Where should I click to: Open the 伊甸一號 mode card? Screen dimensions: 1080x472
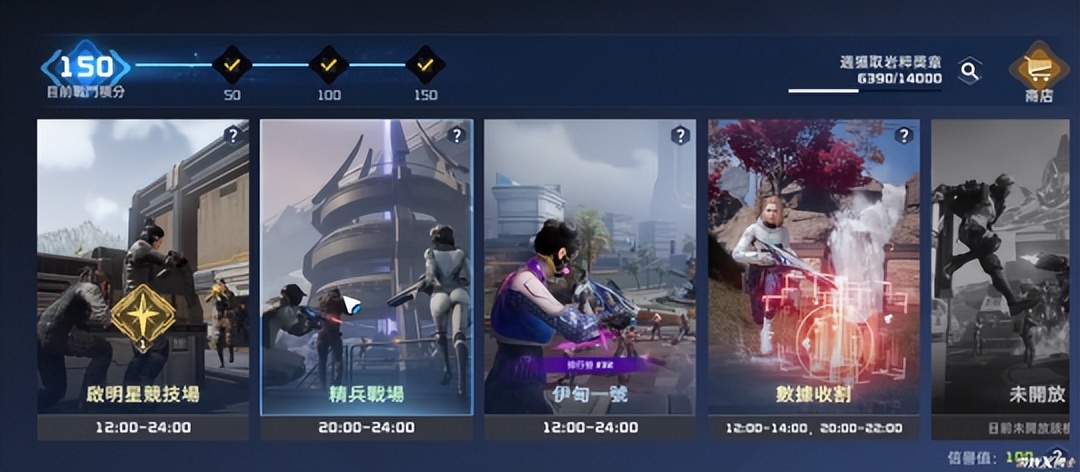click(x=590, y=268)
